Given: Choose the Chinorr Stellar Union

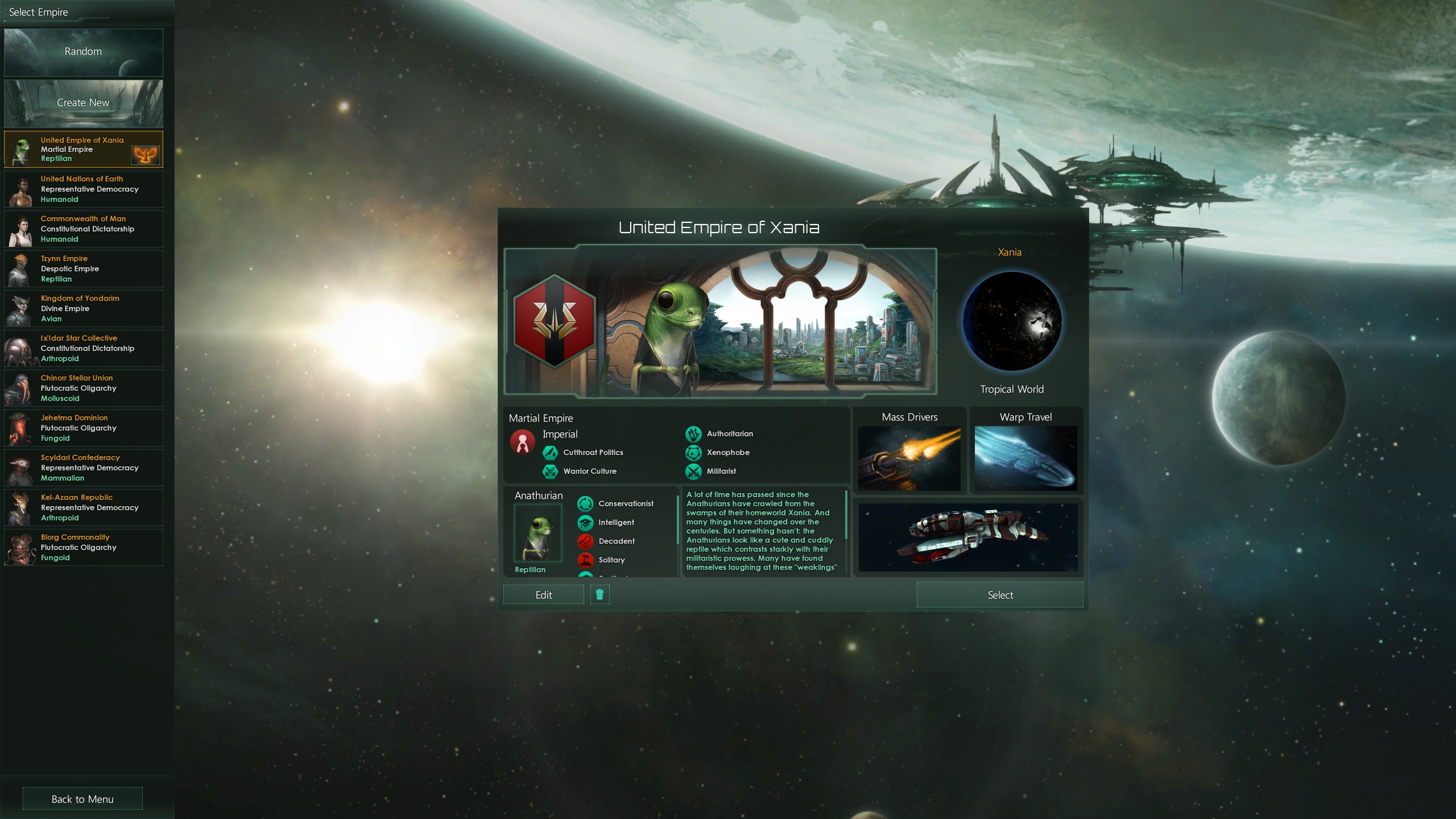Looking at the screenshot, I should (x=83, y=388).
